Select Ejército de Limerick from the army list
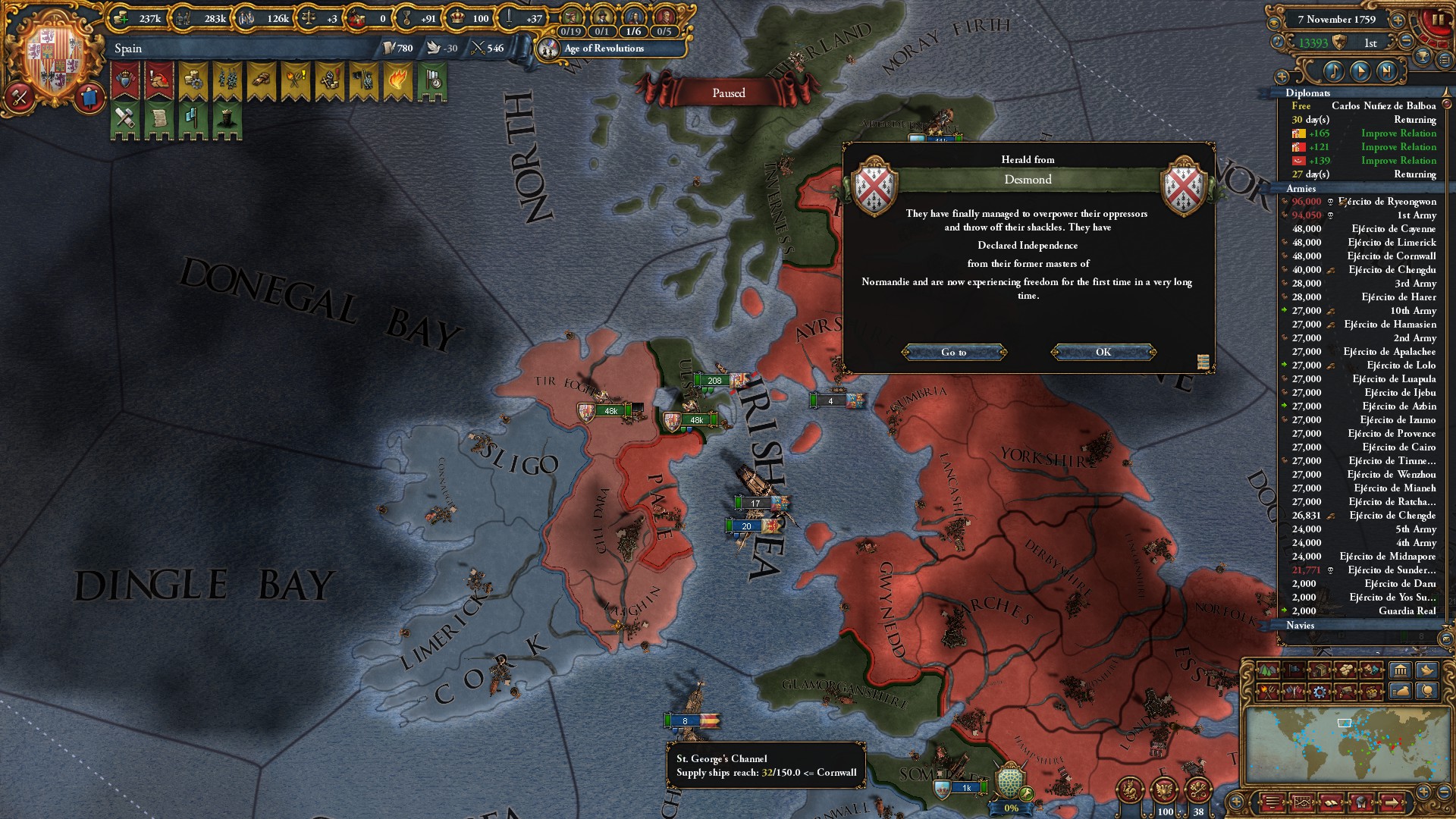Viewport: 1456px width, 819px height. tap(1392, 243)
